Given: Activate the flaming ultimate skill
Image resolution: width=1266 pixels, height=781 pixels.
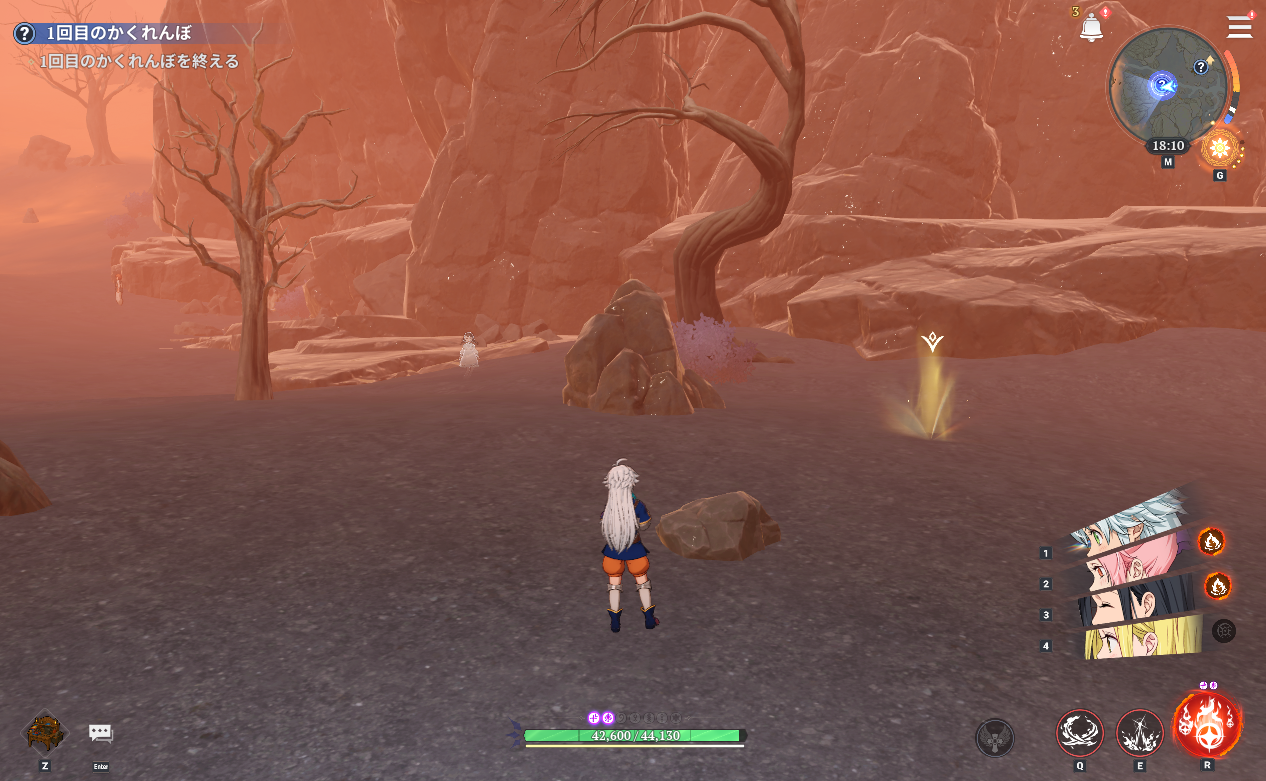Looking at the screenshot, I should pyautogui.click(x=1207, y=724).
